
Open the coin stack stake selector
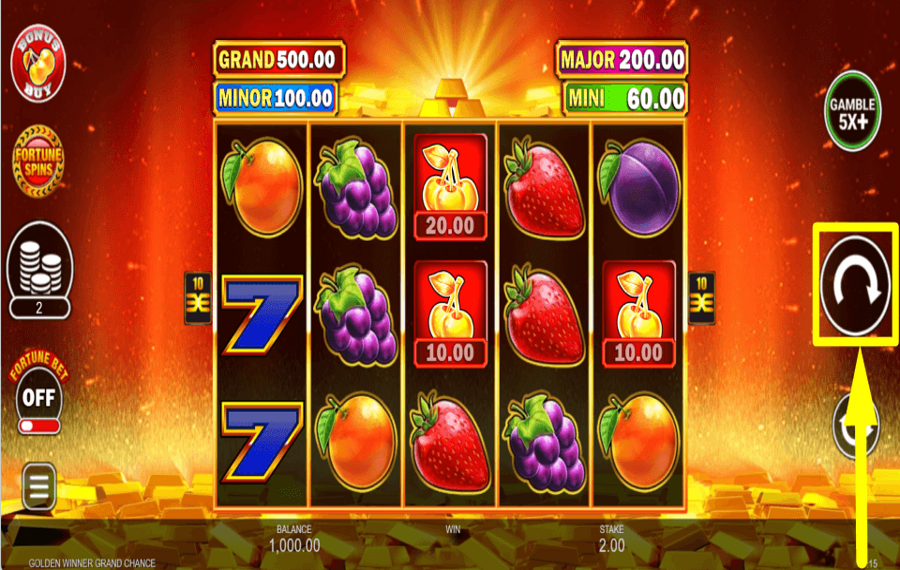coord(39,262)
